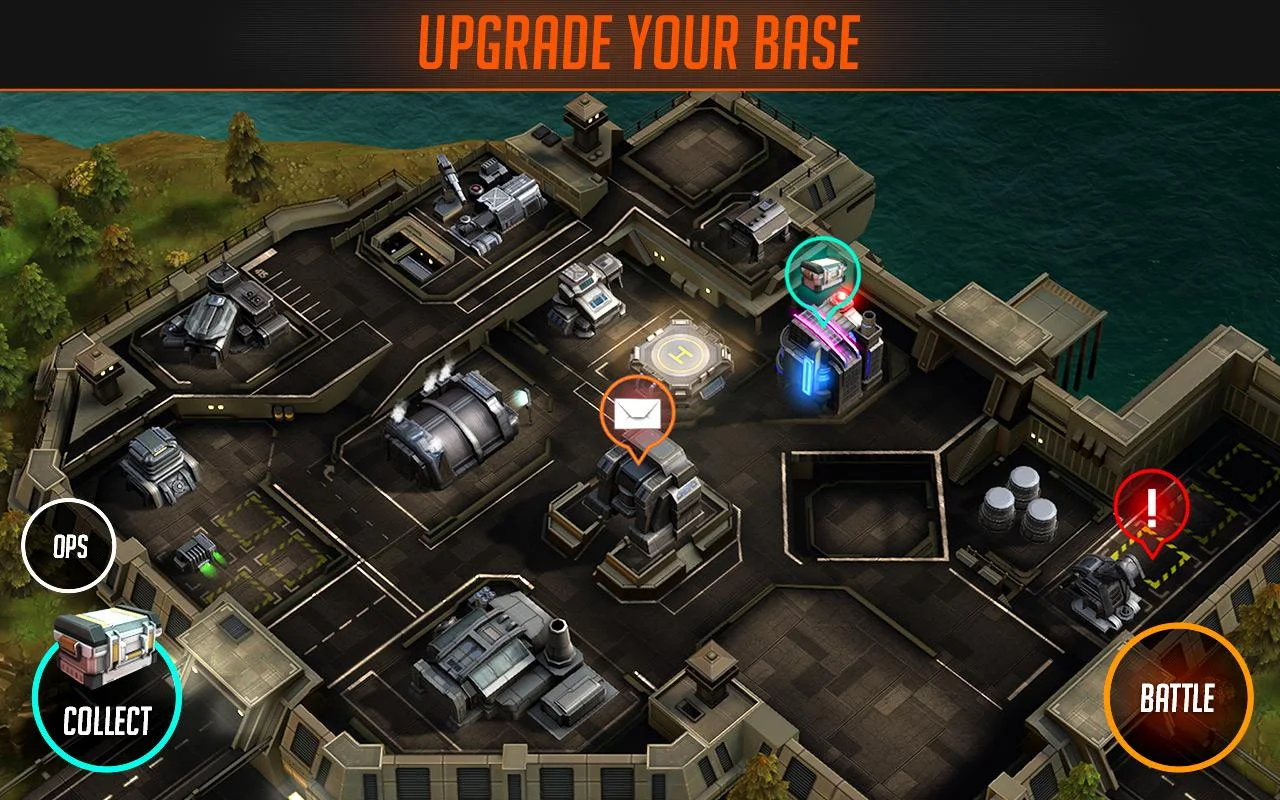Inspect the three storage barrels
The height and width of the screenshot is (800, 1280).
1015,505
